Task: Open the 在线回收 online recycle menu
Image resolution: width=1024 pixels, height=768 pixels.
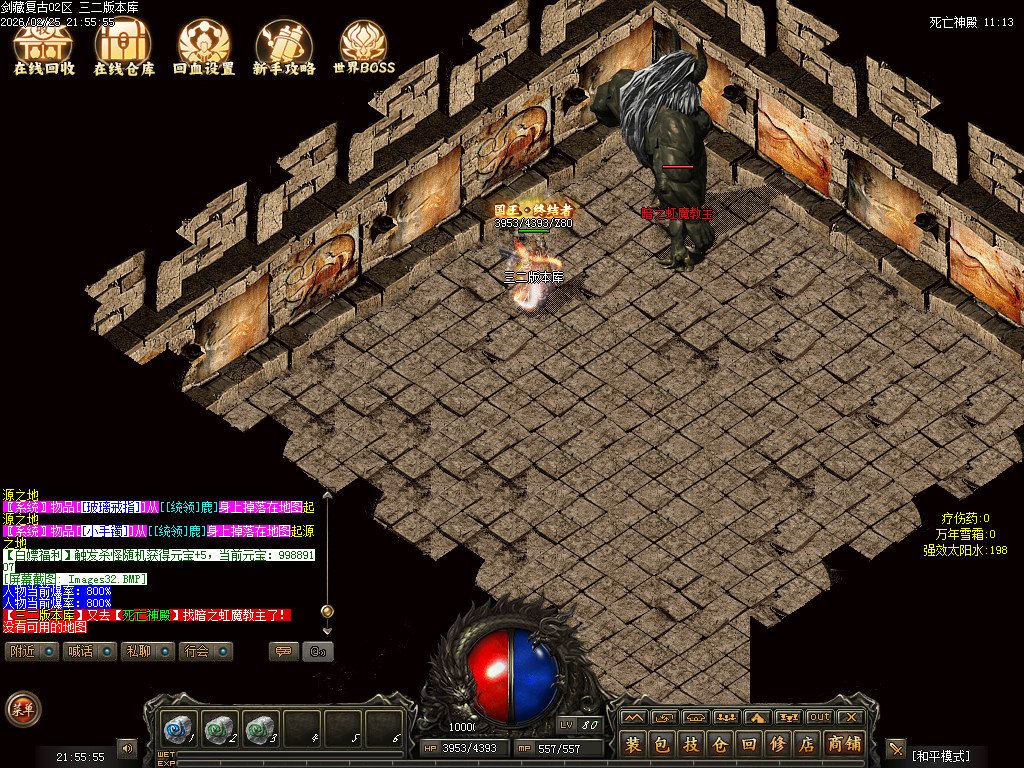Action: click(x=44, y=48)
